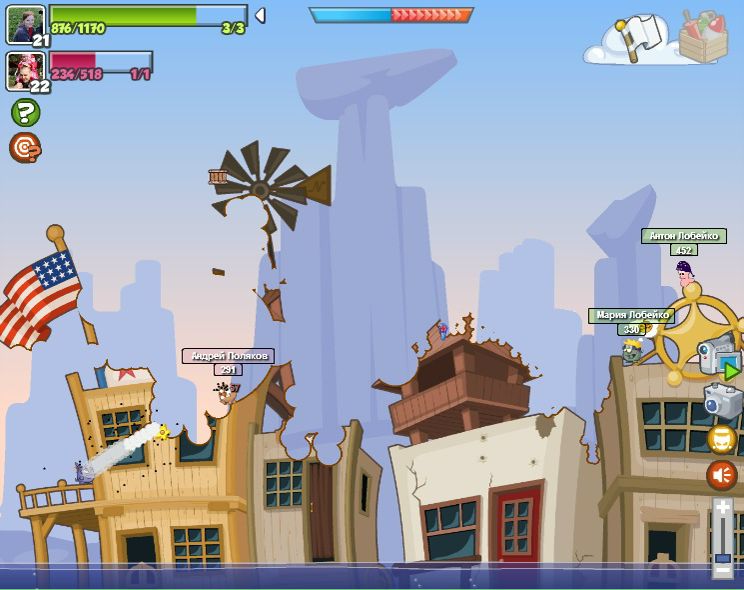Click the orange target hint icon
The image size is (744, 590).
click(x=24, y=148)
